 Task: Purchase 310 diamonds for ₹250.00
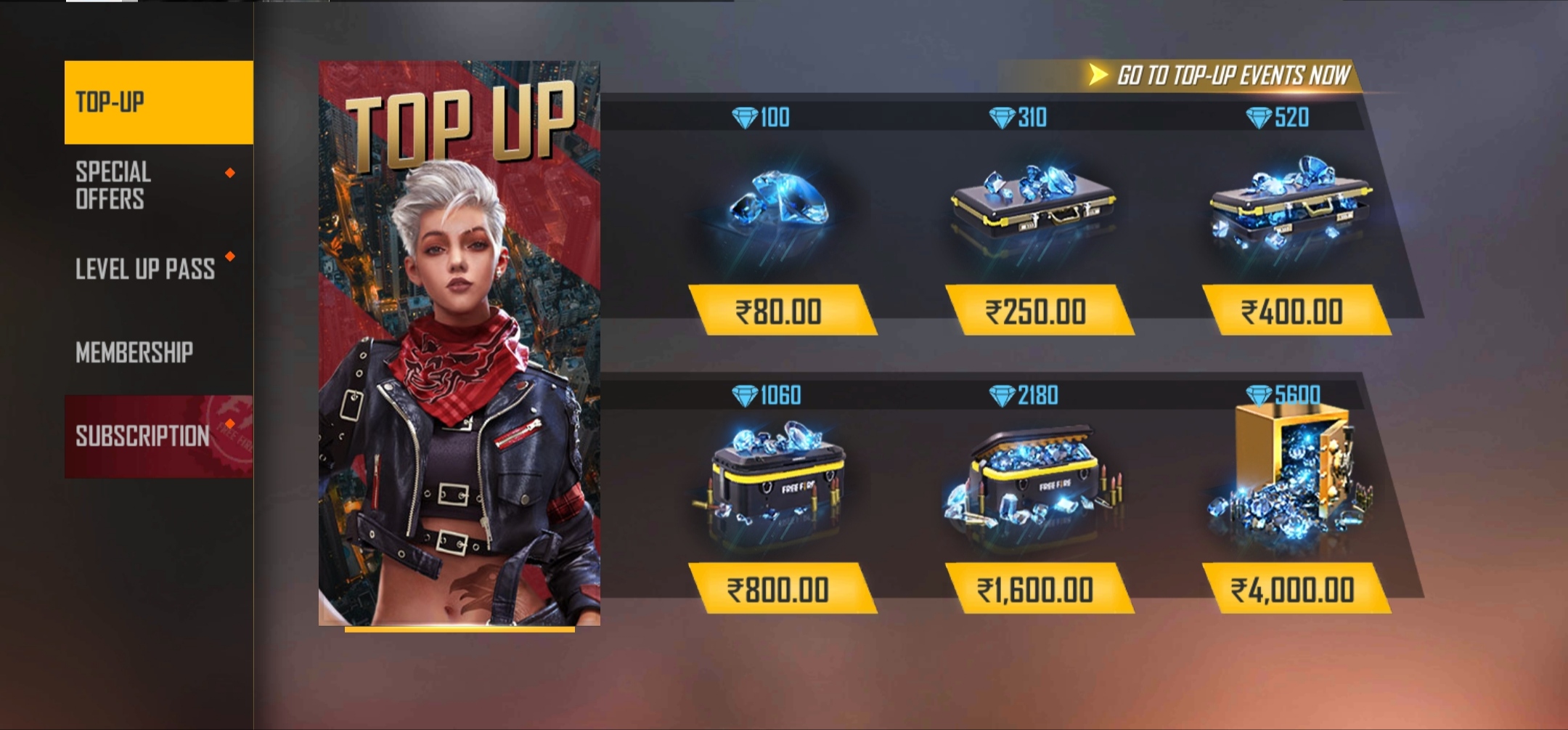1037,311
